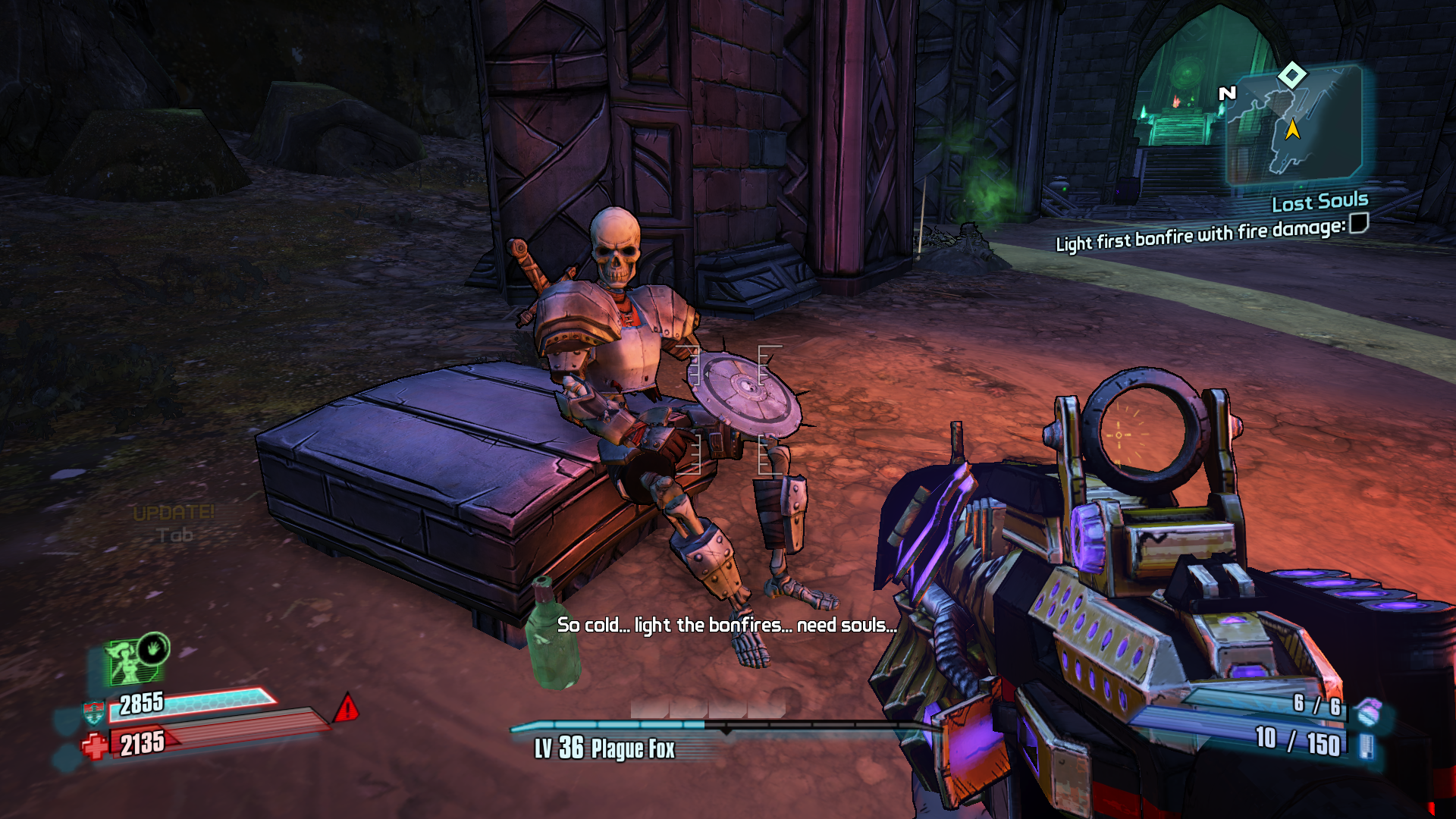This screenshot has height=819, width=1456.
Task: Click the diamond waypoint marker on minimap
Action: tap(1291, 75)
